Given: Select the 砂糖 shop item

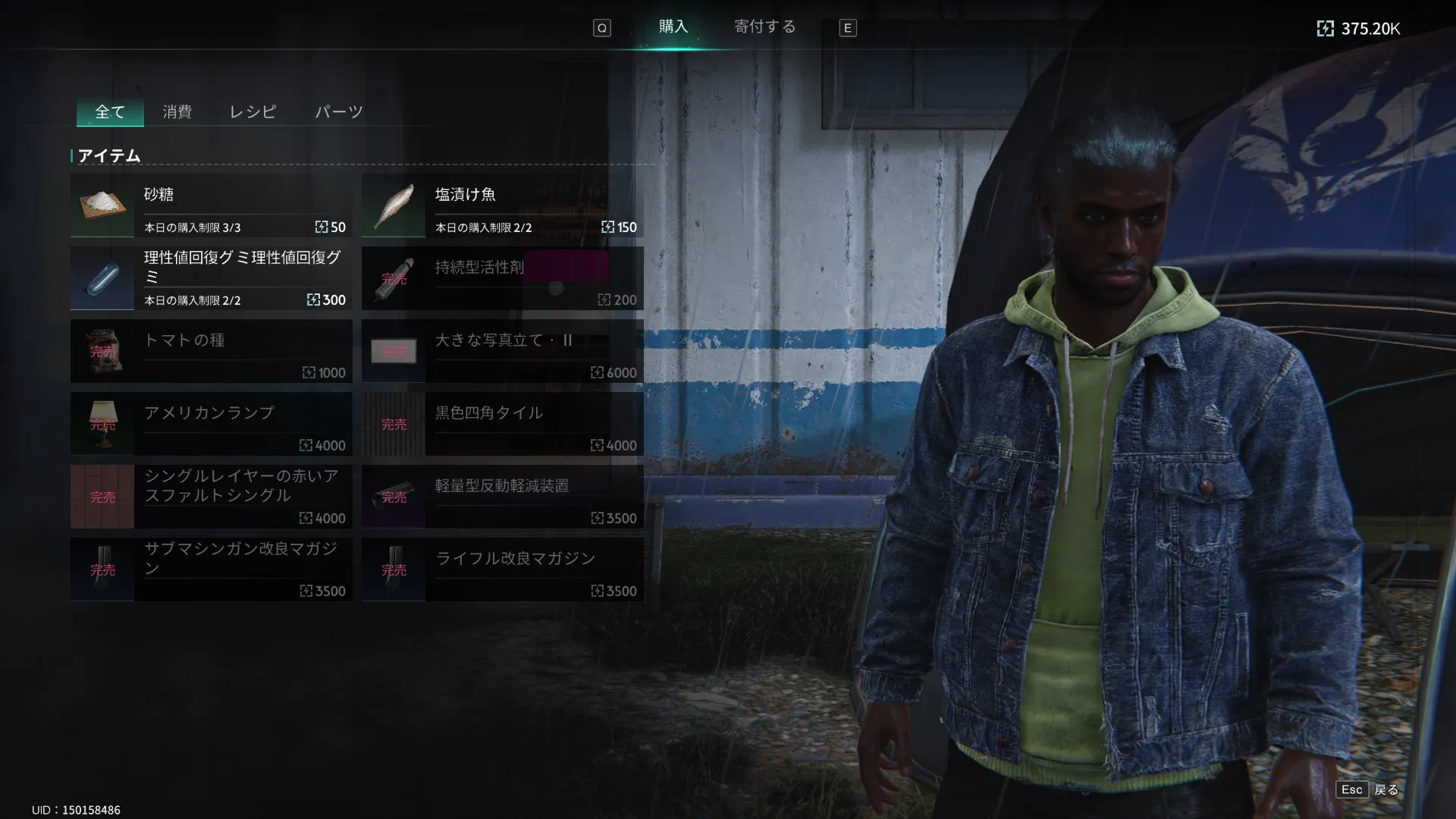Looking at the screenshot, I should [211, 206].
